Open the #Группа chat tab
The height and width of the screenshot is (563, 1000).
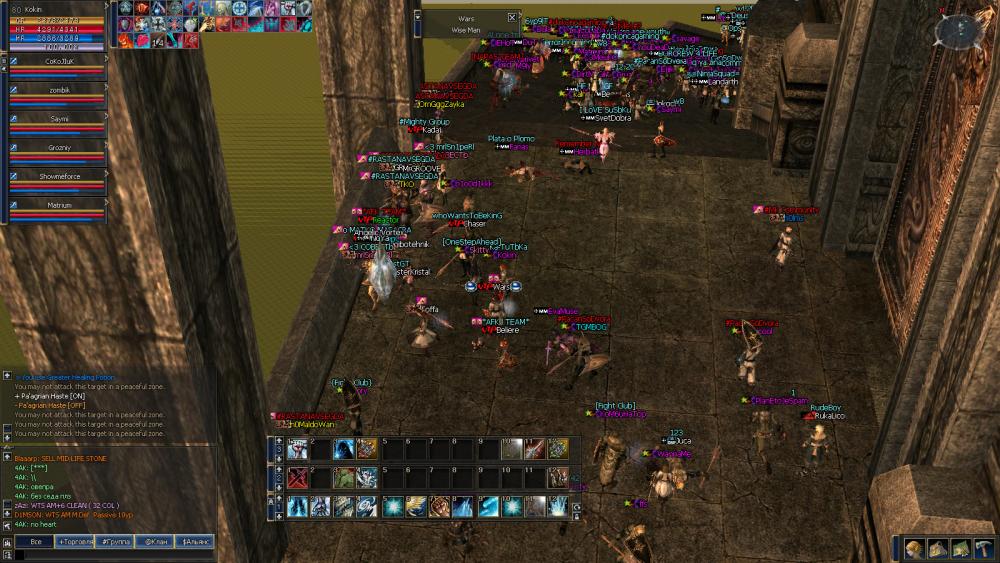coord(116,541)
